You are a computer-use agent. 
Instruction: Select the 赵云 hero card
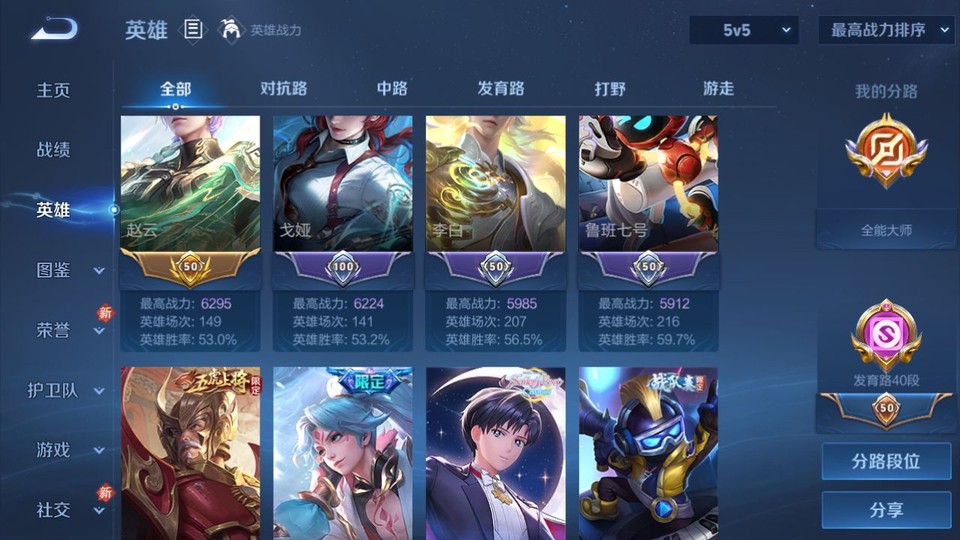click(x=190, y=200)
